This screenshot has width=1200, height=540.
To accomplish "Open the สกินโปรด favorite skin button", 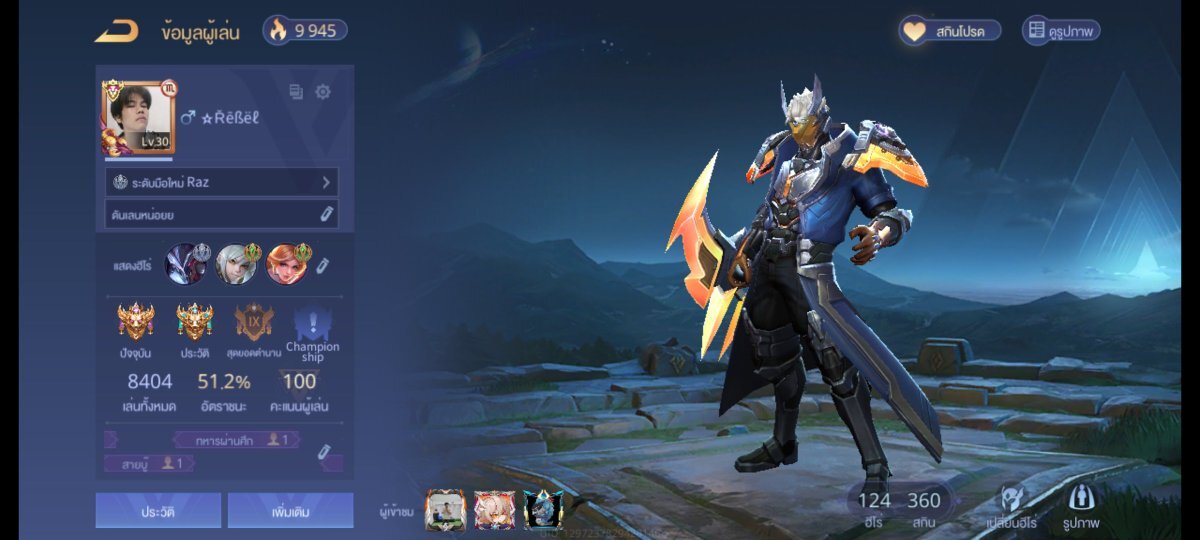I will (x=950, y=31).
